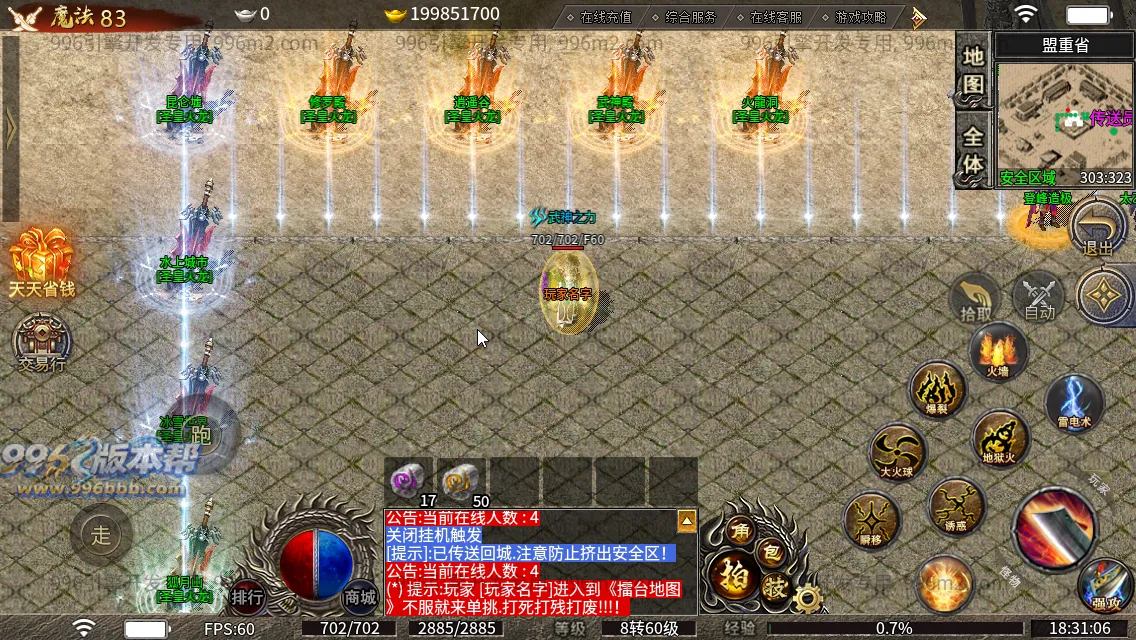The width and height of the screenshot is (1136, 640).
Task: Open the 商城 shop
Action: coord(360,597)
